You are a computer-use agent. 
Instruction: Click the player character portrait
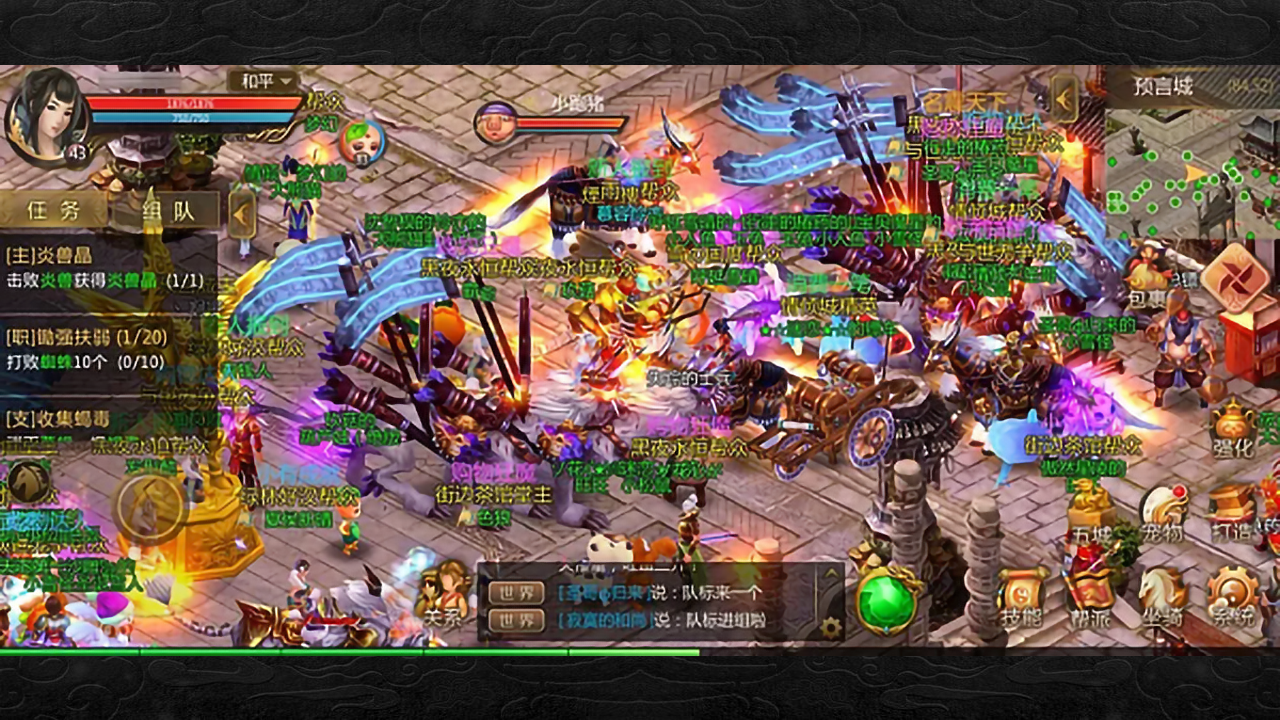pos(44,114)
